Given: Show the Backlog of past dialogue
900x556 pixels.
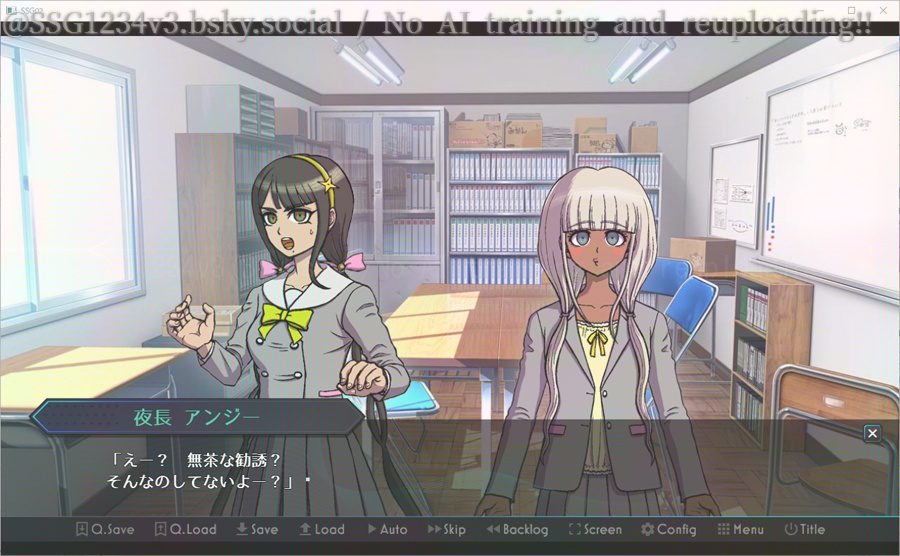Looking at the screenshot, I should pos(517,530).
